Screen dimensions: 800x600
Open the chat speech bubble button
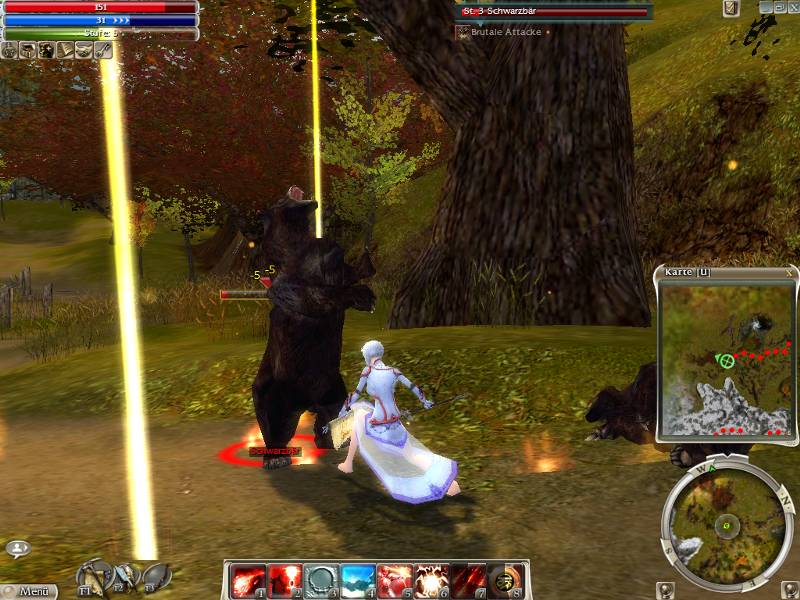(x=17, y=548)
